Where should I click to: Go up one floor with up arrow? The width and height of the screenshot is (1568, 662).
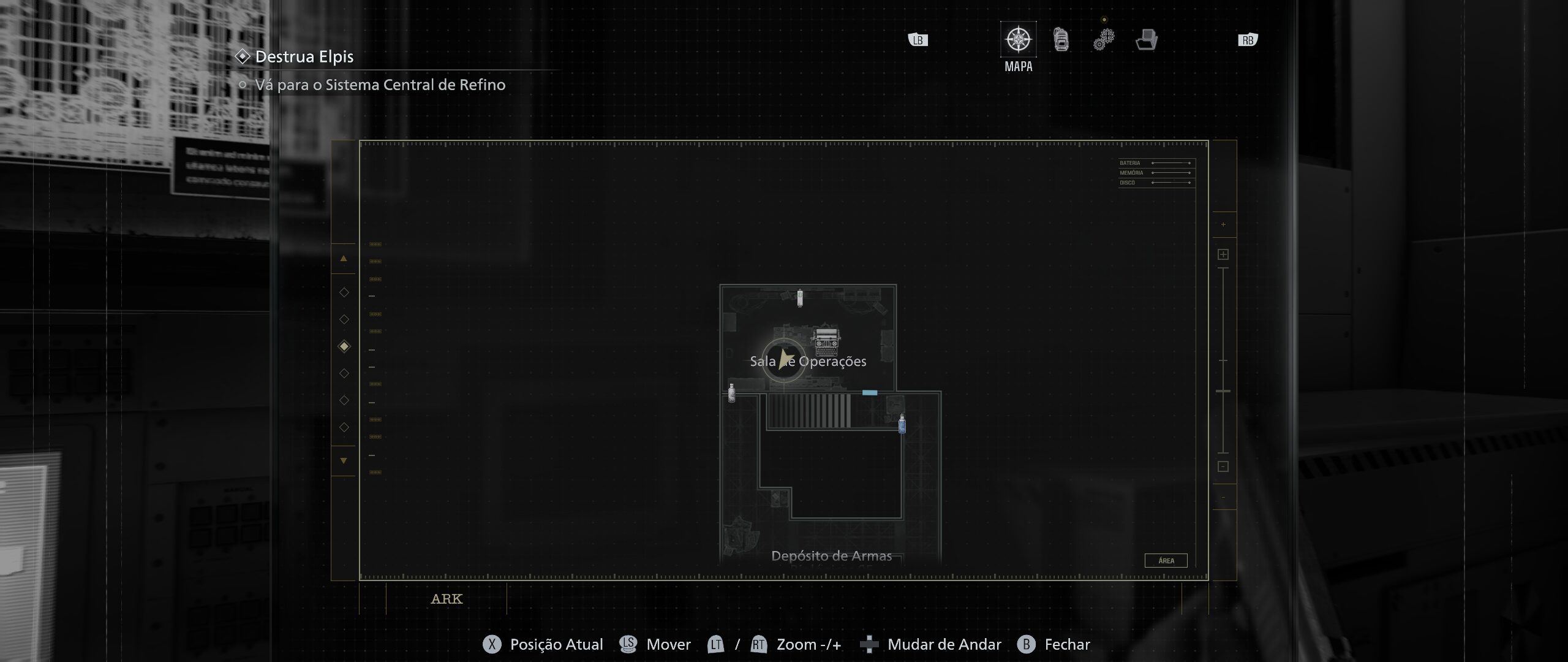coord(344,259)
